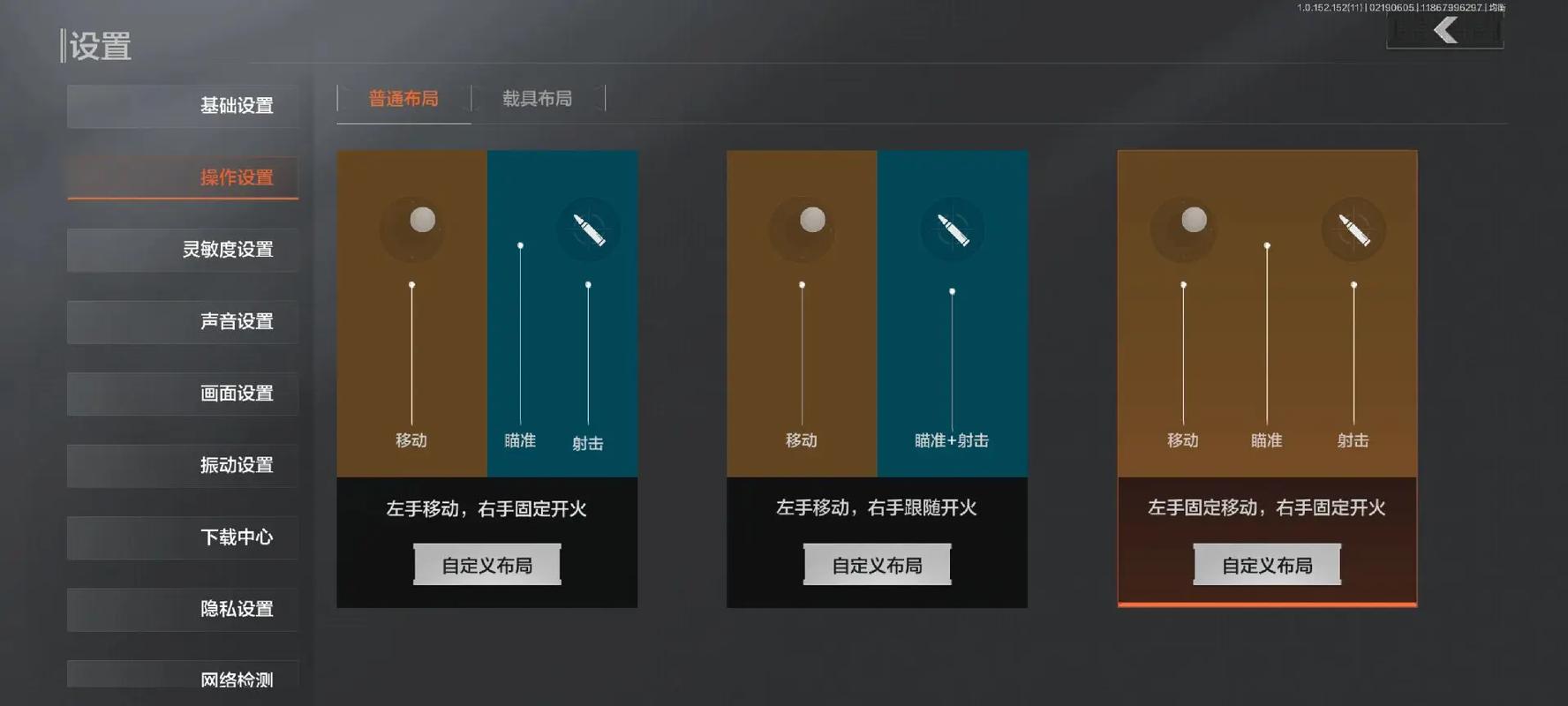This screenshot has width=1568, height=706.
Task: Choose 左手移动，右手跟随开火 layout card
Action: [x=877, y=314]
